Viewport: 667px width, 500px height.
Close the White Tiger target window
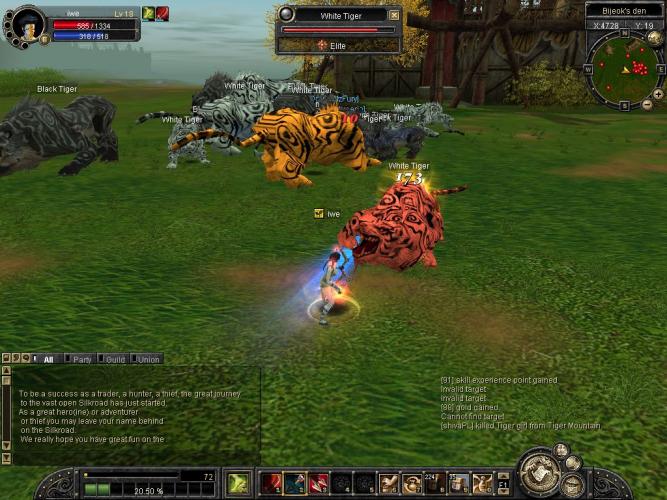click(x=394, y=15)
